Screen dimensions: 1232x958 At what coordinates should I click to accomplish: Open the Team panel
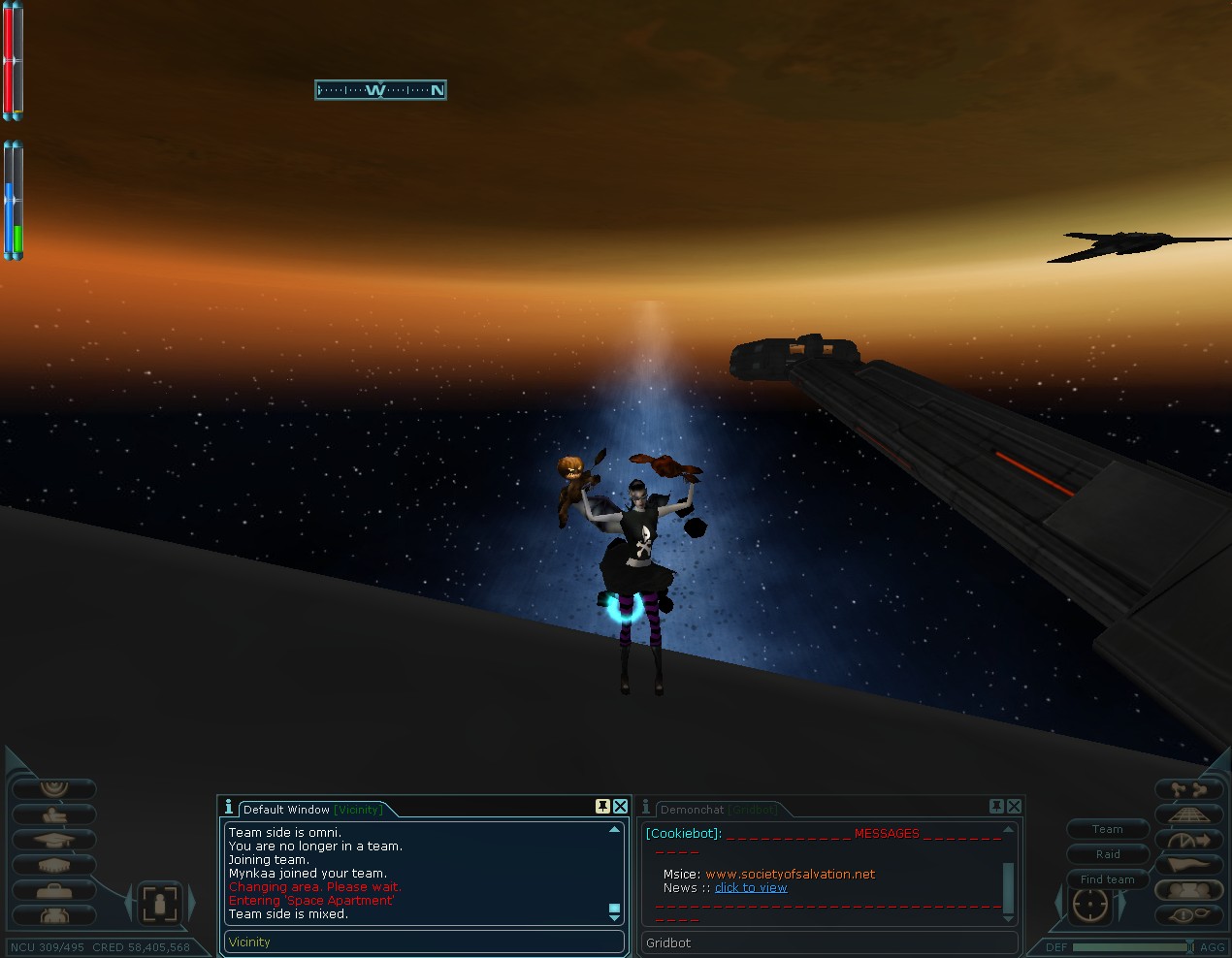coord(1107,829)
